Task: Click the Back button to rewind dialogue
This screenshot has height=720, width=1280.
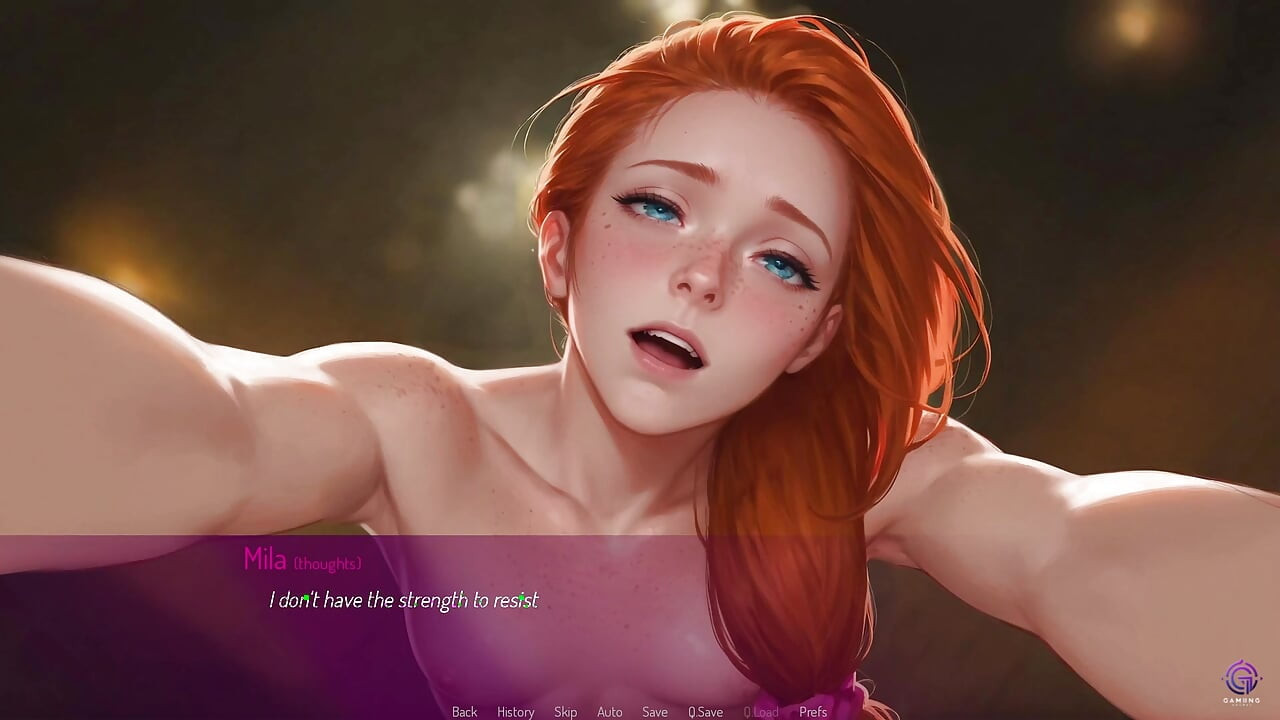Action: tap(464, 712)
